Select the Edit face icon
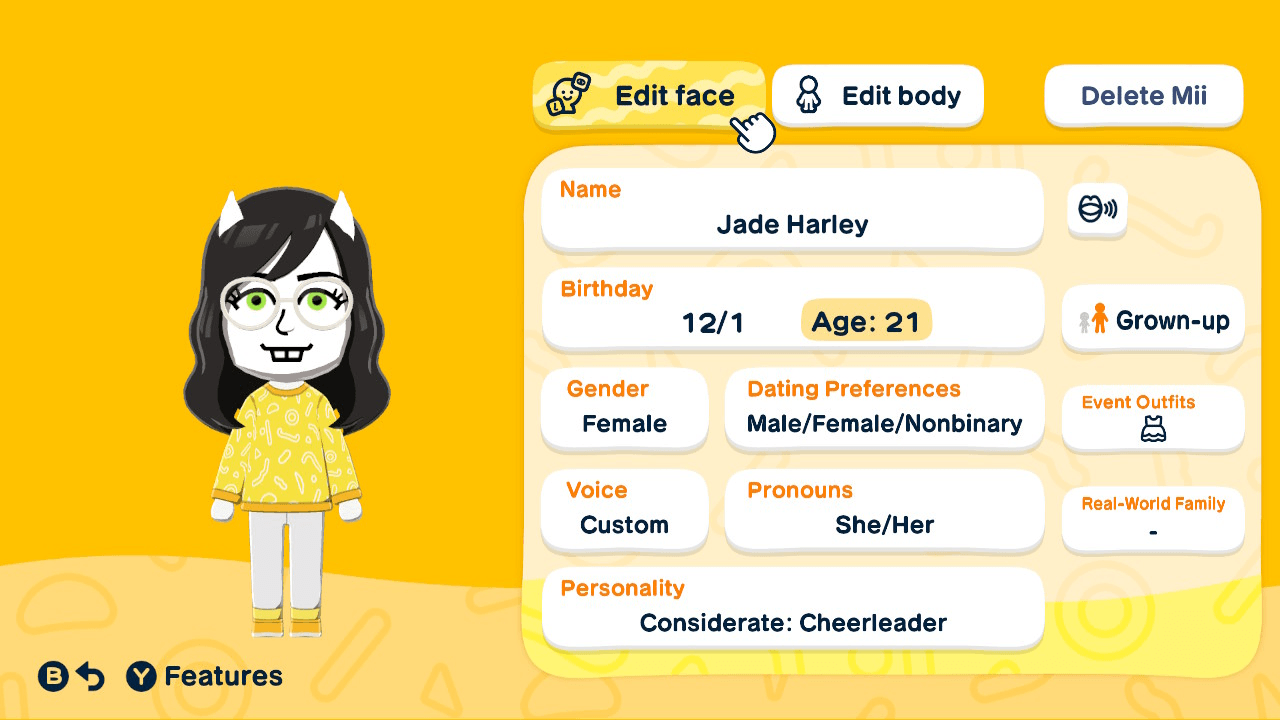Image resolution: width=1280 pixels, height=720 pixels. click(568, 95)
